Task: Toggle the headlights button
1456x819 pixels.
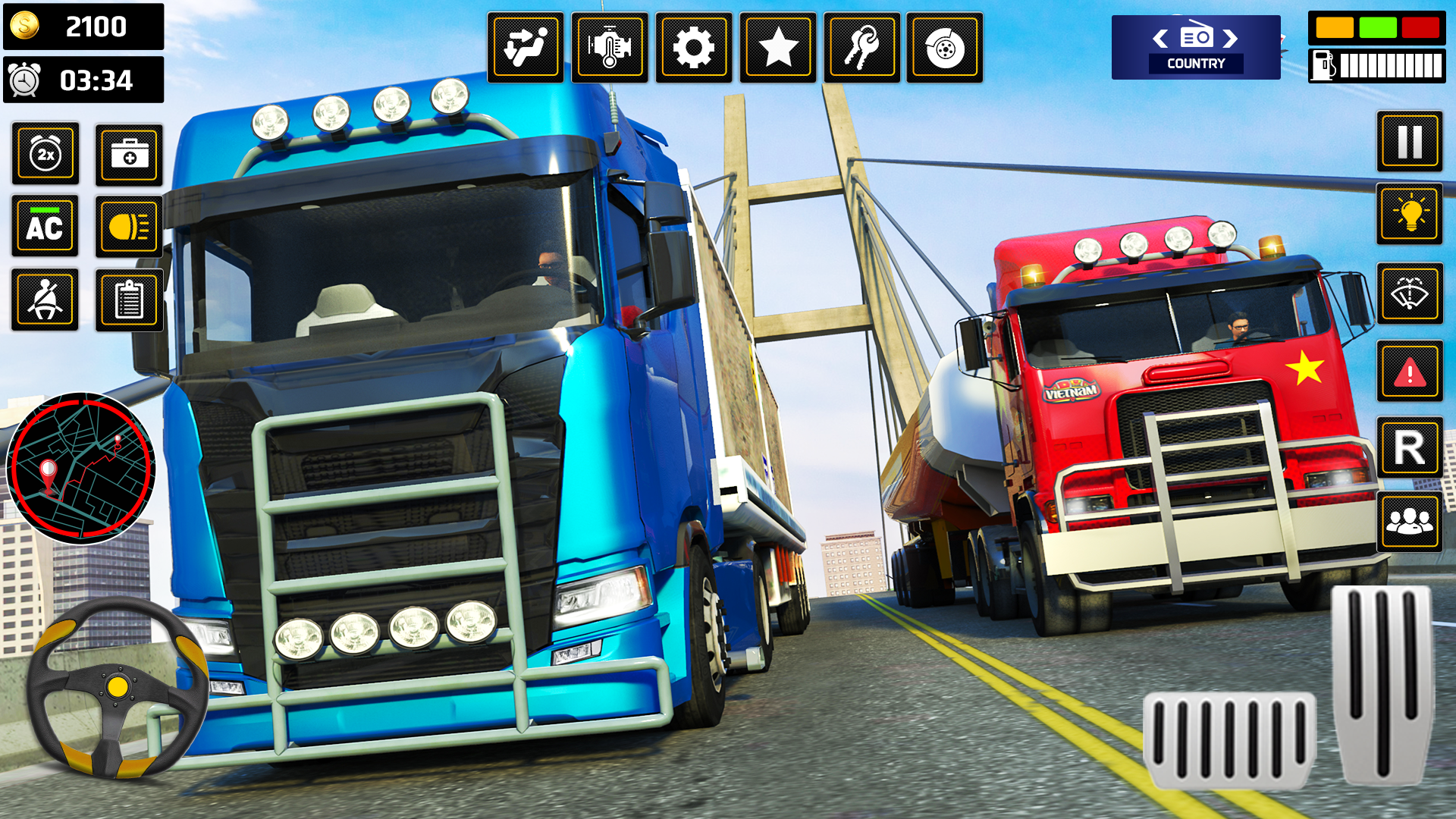Action: [x=129, y=226]
